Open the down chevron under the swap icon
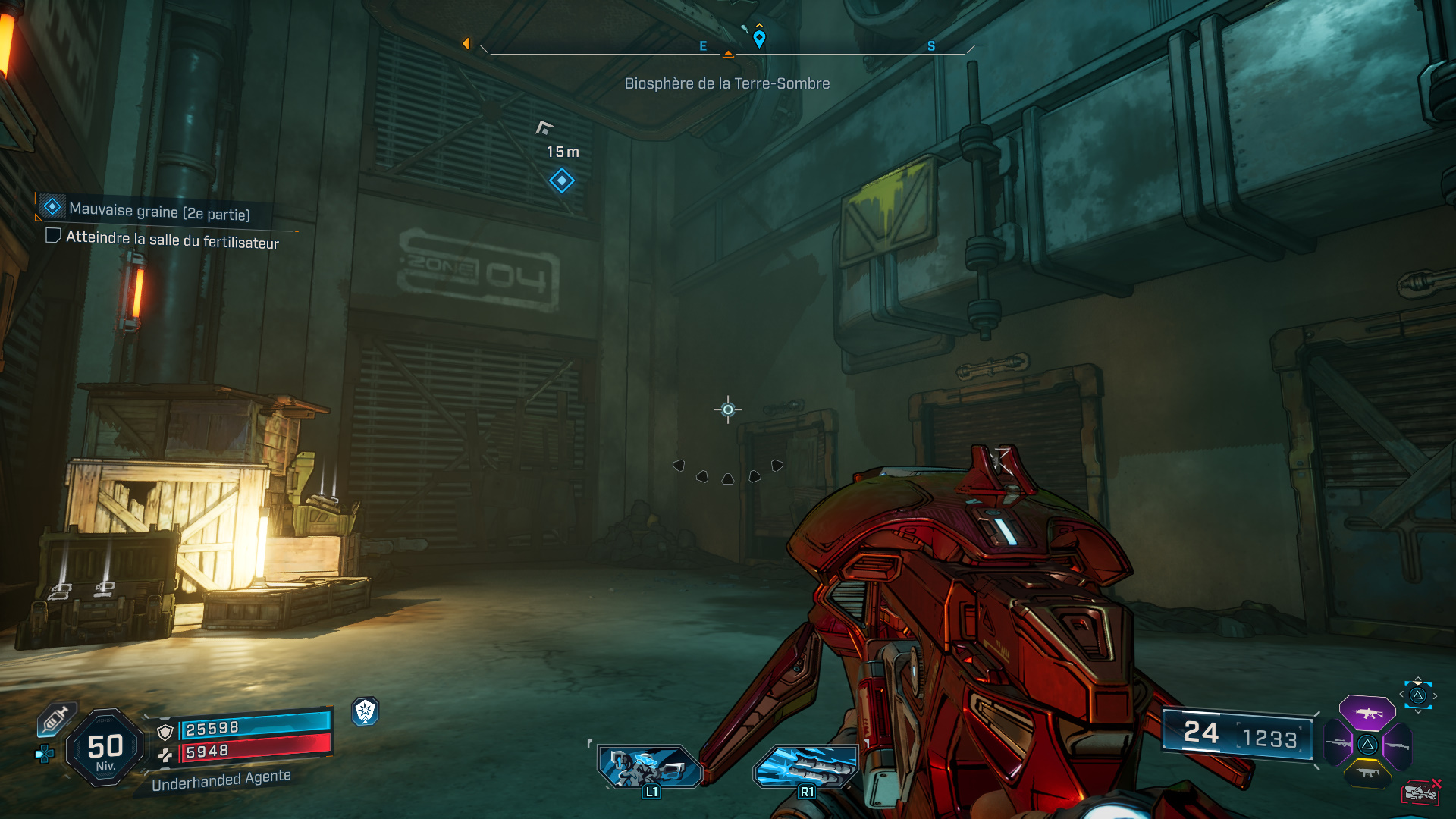 click(1417, 711)
